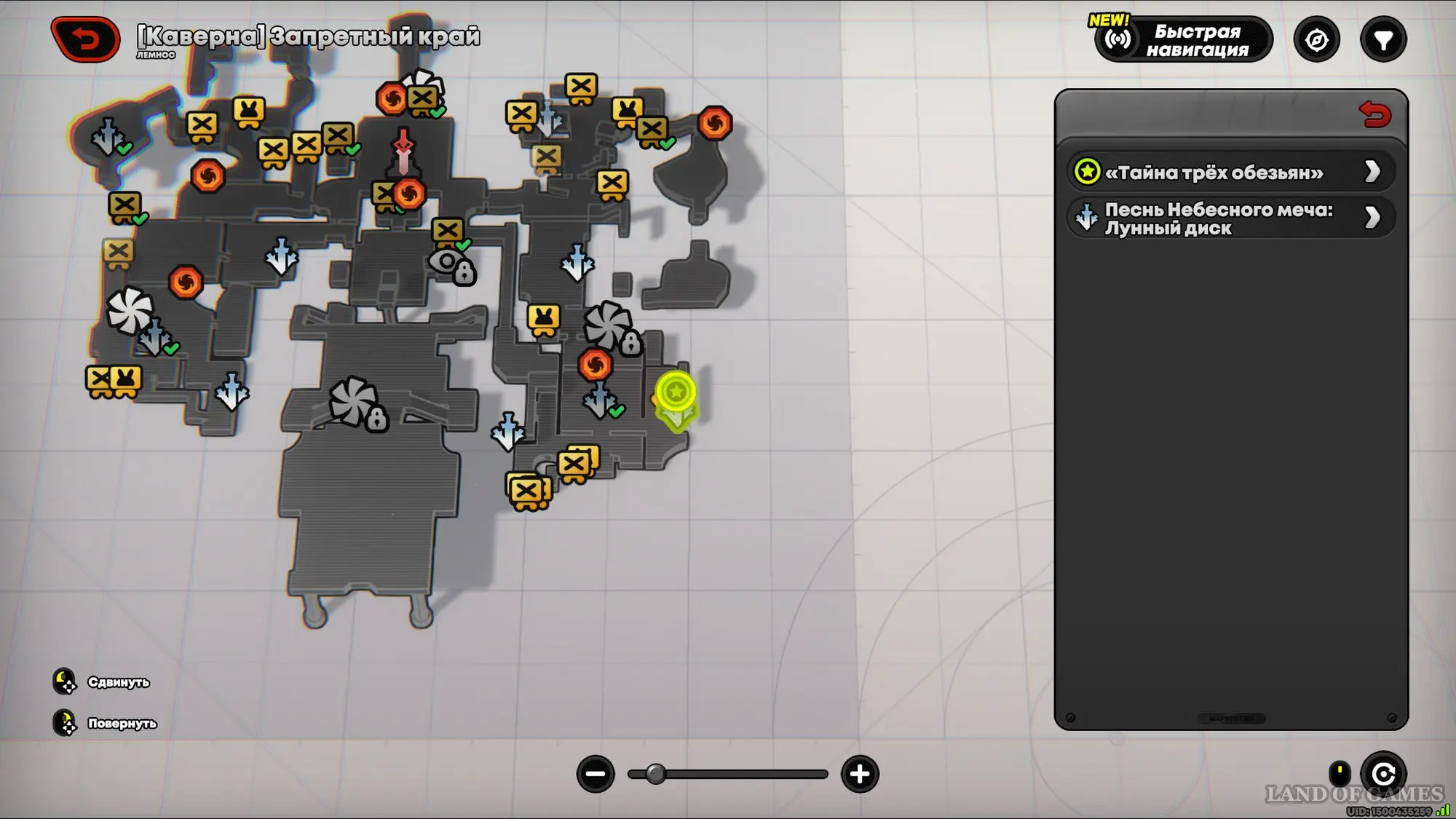
Task: Open the map marker filter
Action: click(1383, 40)
